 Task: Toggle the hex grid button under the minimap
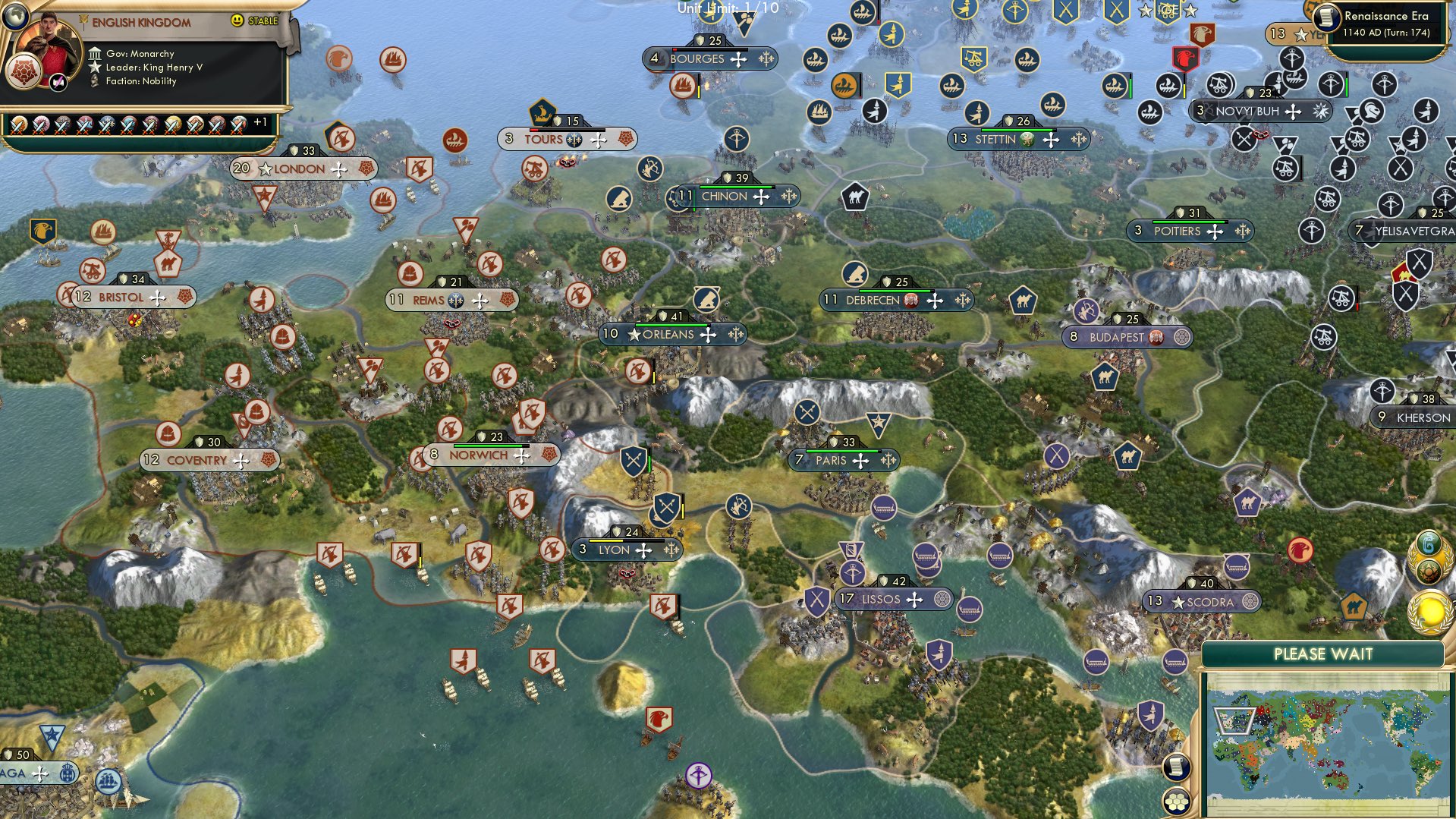click(1176, 802)
